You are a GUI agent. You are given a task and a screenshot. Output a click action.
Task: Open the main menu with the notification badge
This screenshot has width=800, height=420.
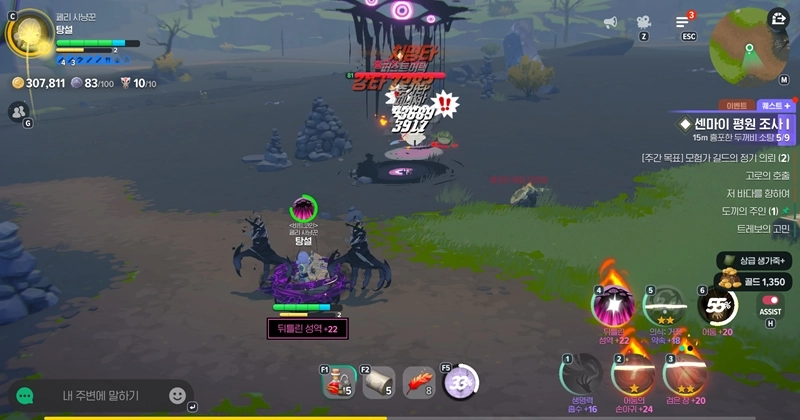[x=684, y=22]
